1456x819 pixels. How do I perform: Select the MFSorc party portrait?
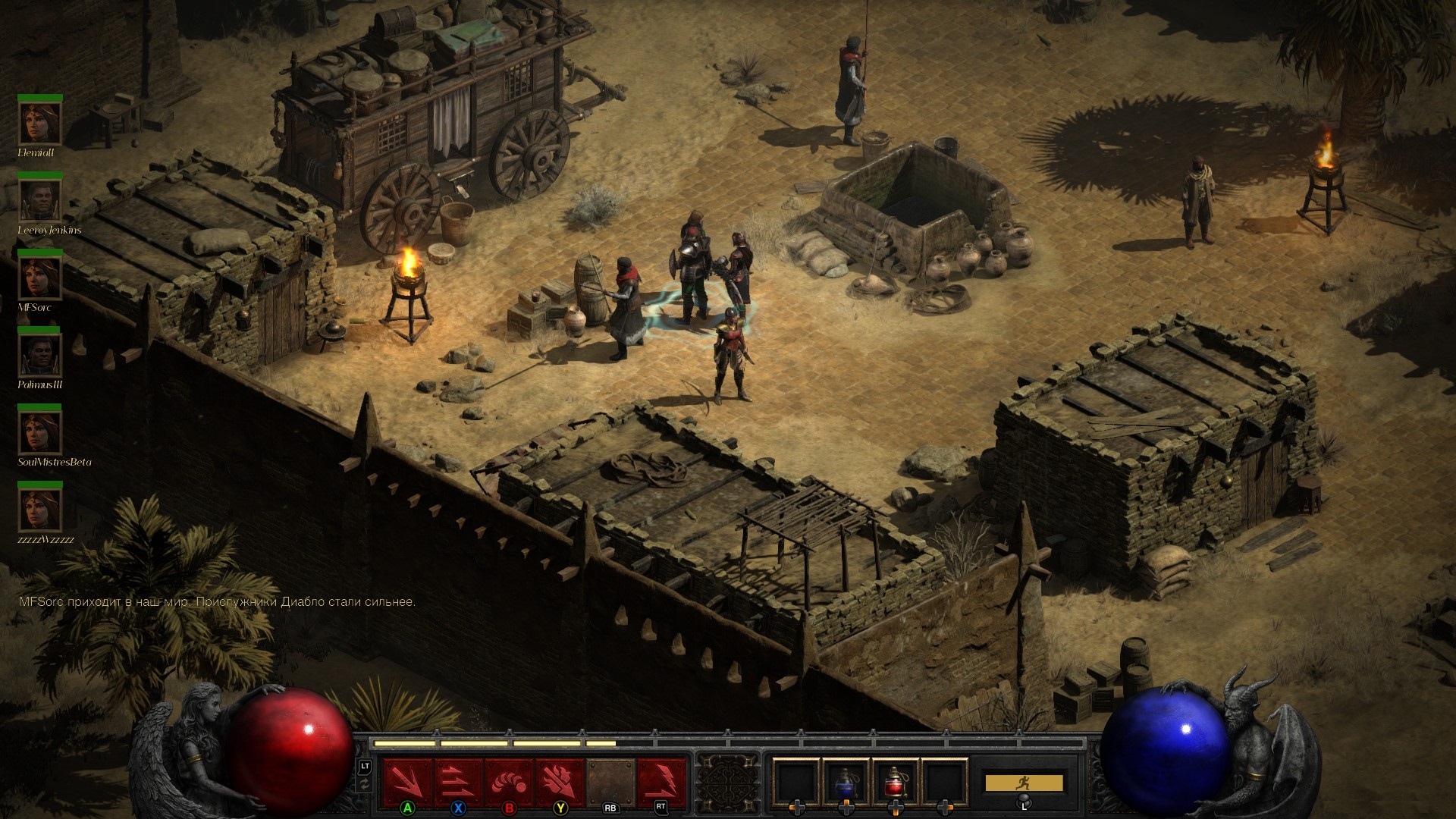[39, 278]
